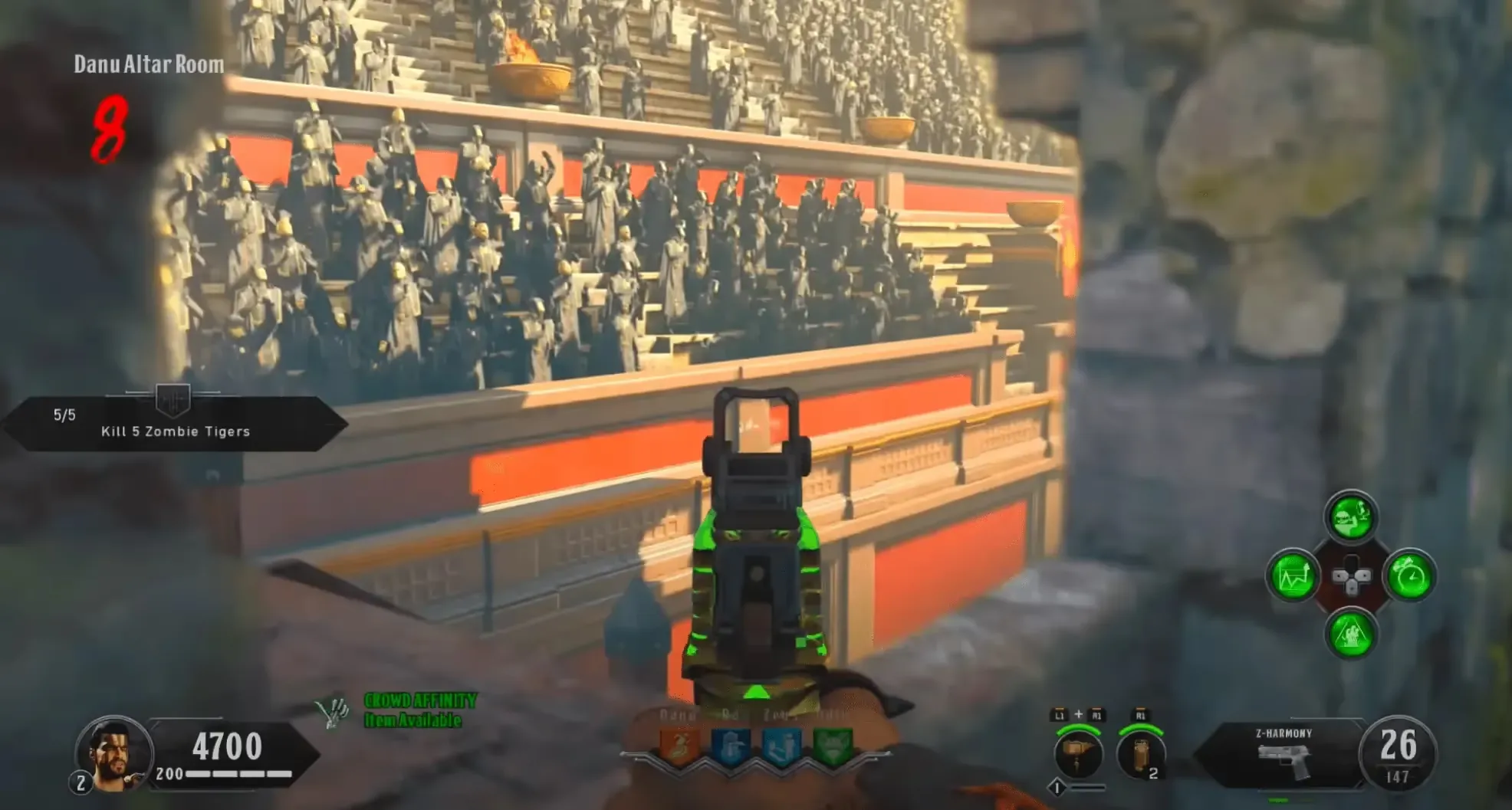The height and width of the screenshot is (810, 1512).
Task: Click the player character portrait
Action: click(113, 753)
